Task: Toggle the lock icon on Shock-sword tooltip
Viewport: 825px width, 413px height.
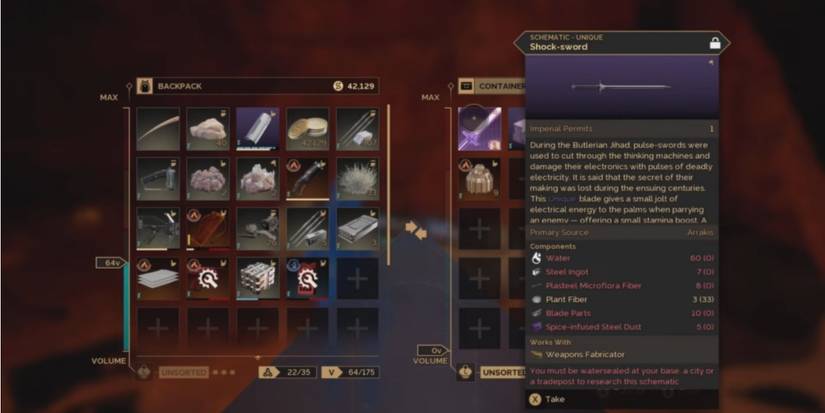Action: 714,43
